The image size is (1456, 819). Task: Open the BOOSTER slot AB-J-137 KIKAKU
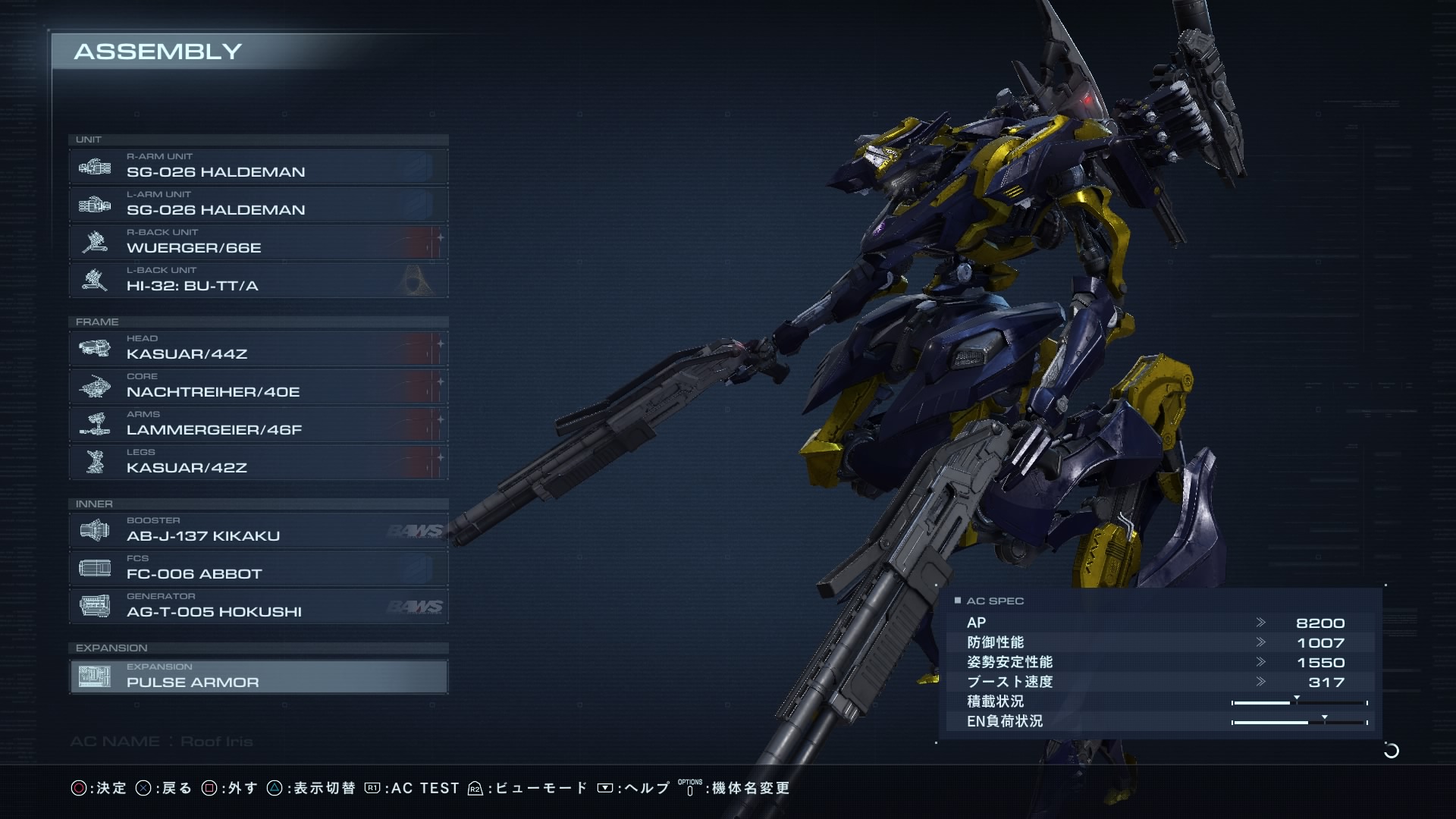click(258, 531)
